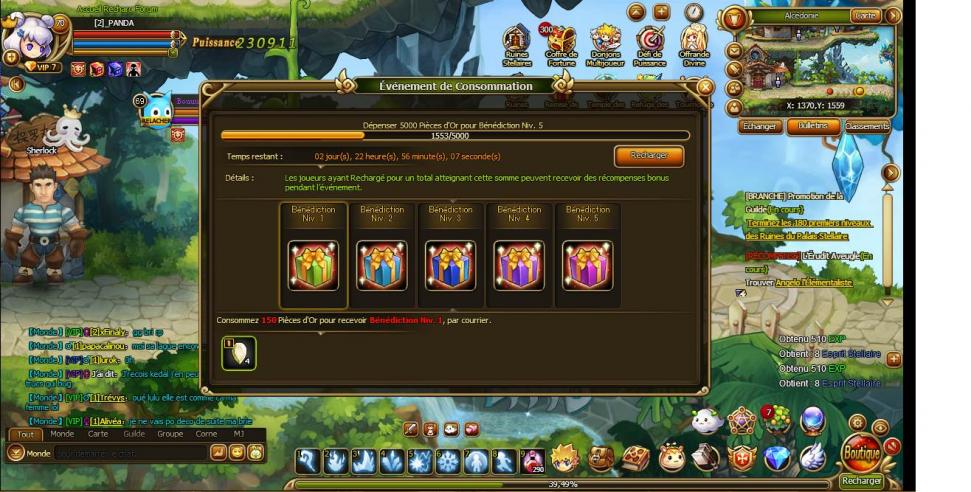Click the orange Recharger button in the event
Image resolution: width=971 pixels, height=492 pixels.
point(649,156)
